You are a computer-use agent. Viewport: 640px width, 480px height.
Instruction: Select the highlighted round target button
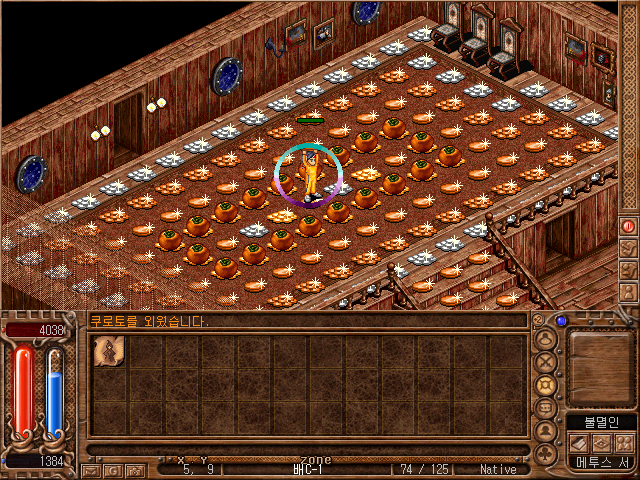coord(546,386)
